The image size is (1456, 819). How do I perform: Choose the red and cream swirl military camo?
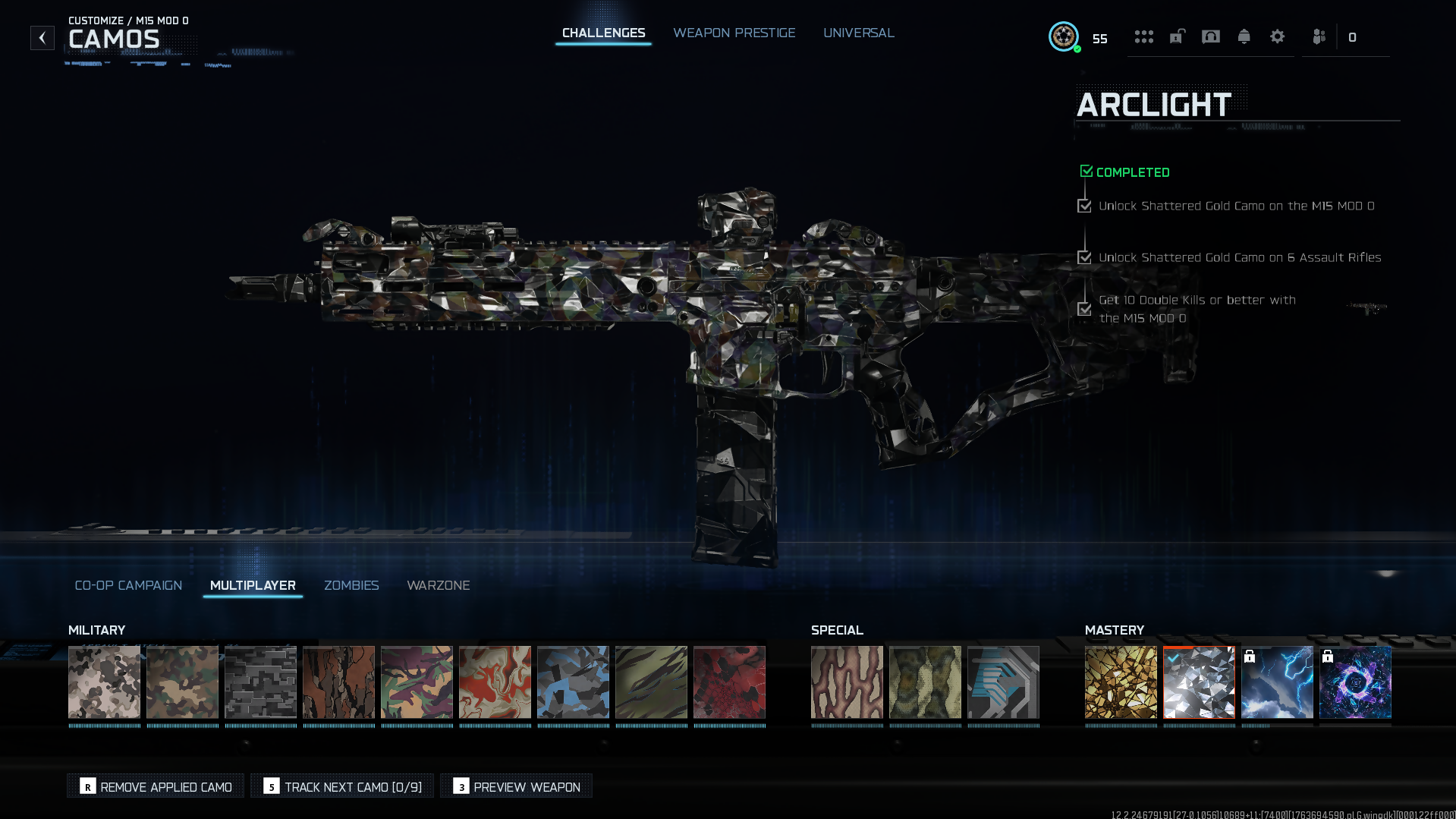click(495, 682)
